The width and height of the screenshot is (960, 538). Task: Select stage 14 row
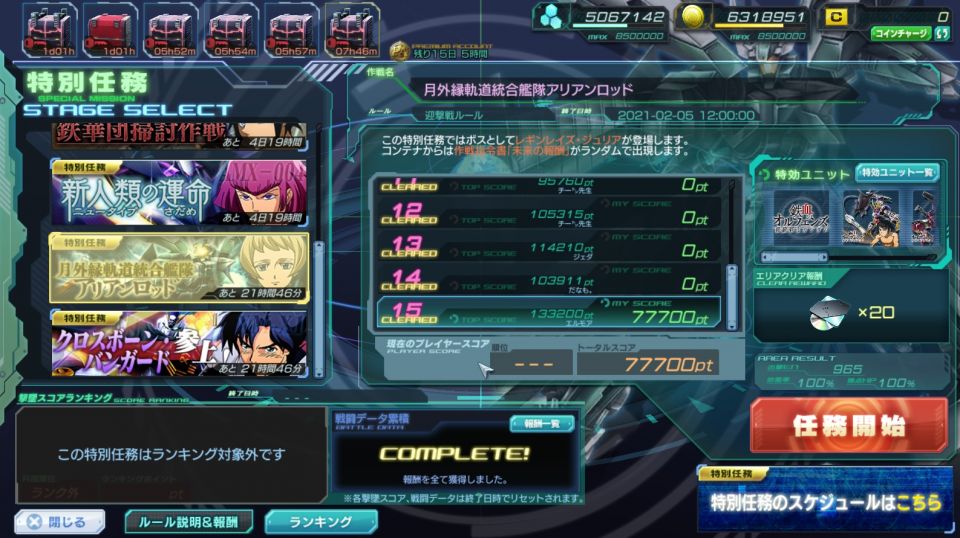click(555, 278)
